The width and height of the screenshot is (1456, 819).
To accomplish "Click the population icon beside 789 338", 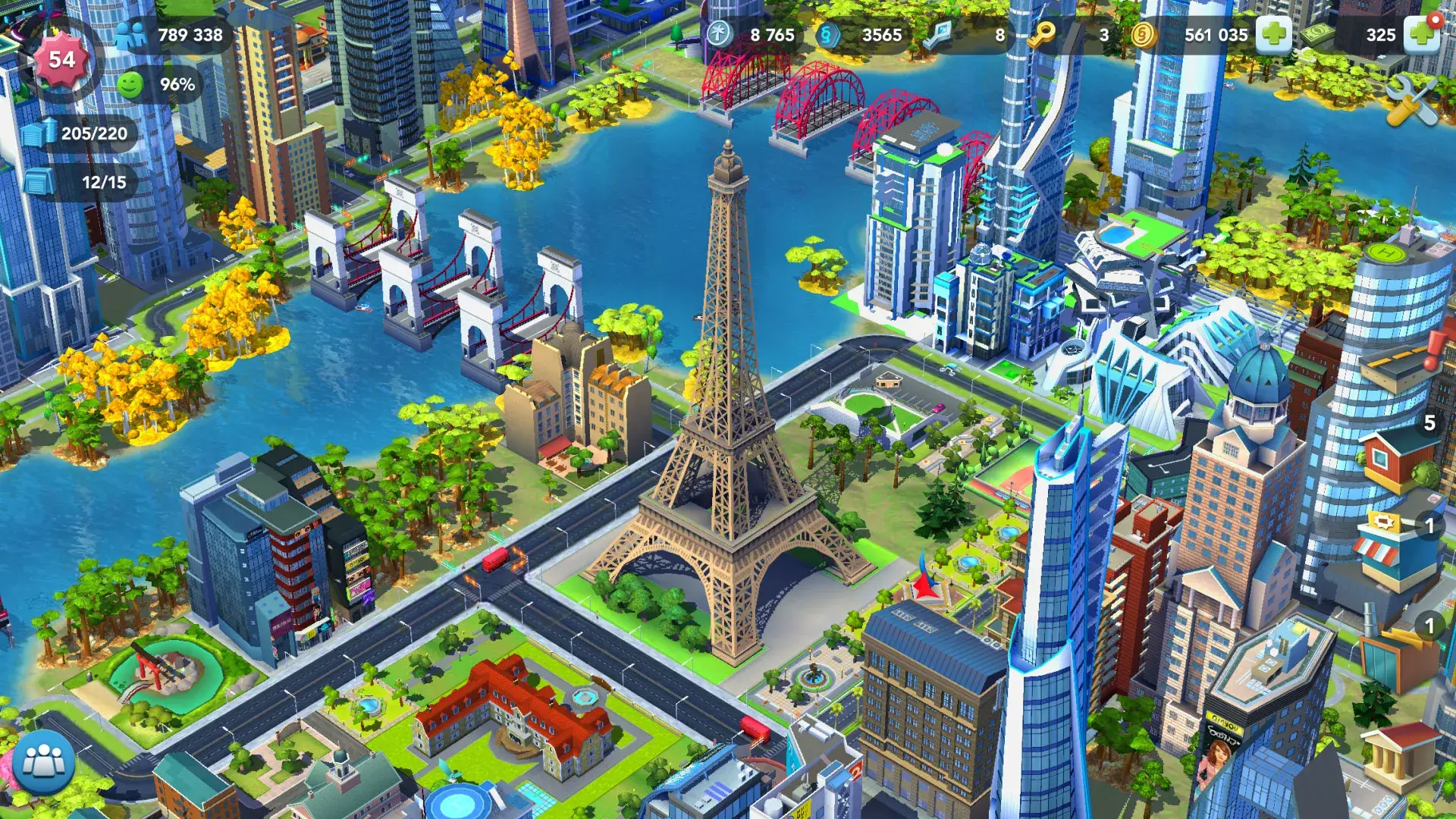I will (131, 33).
